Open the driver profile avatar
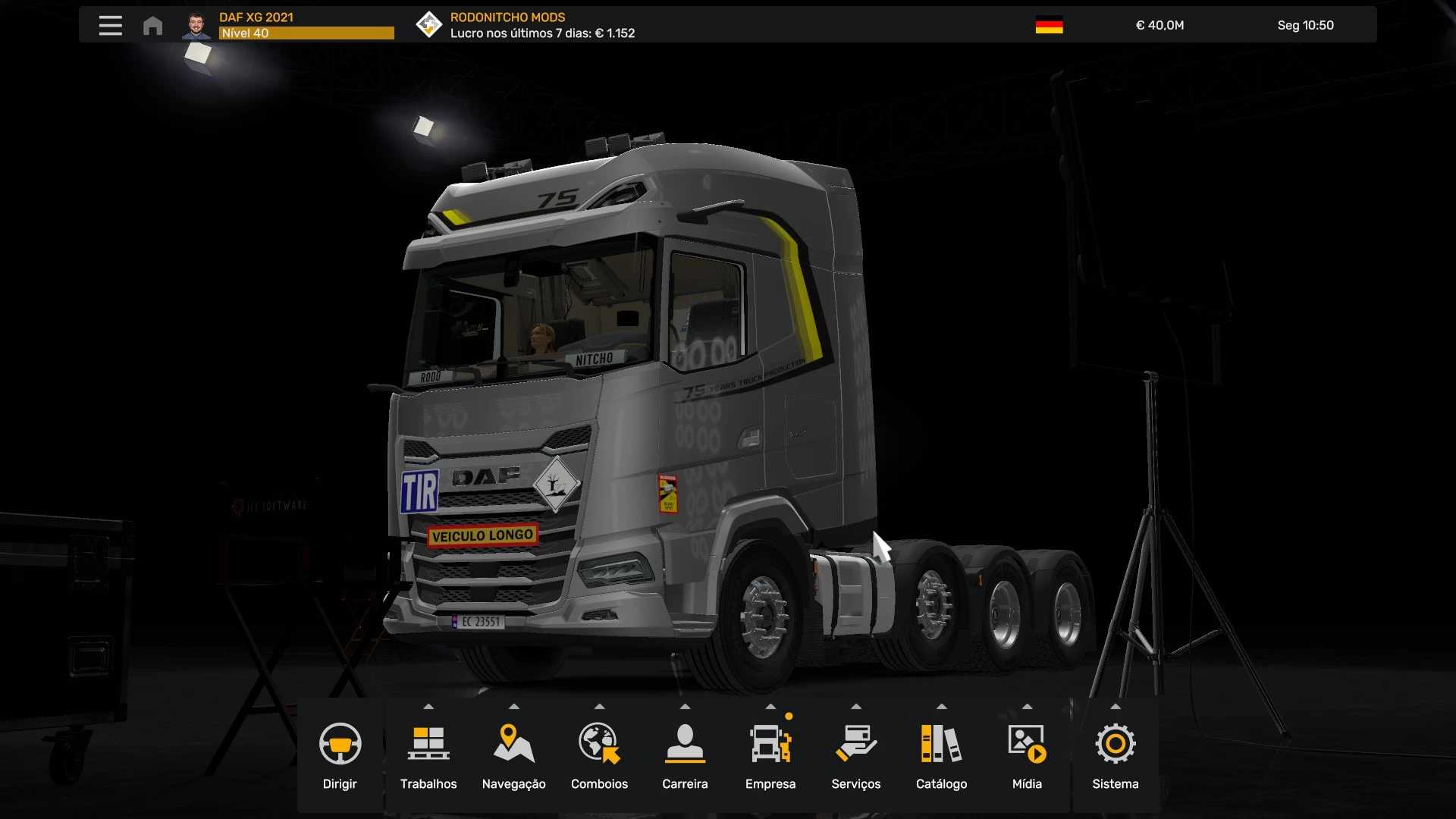1456x819 pixels. [x=196, y=26]
